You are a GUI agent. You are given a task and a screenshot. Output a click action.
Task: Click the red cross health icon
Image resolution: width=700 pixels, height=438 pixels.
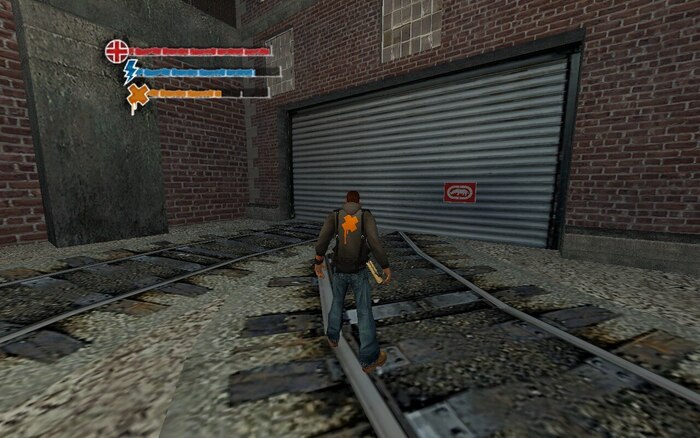pos(117,51)
